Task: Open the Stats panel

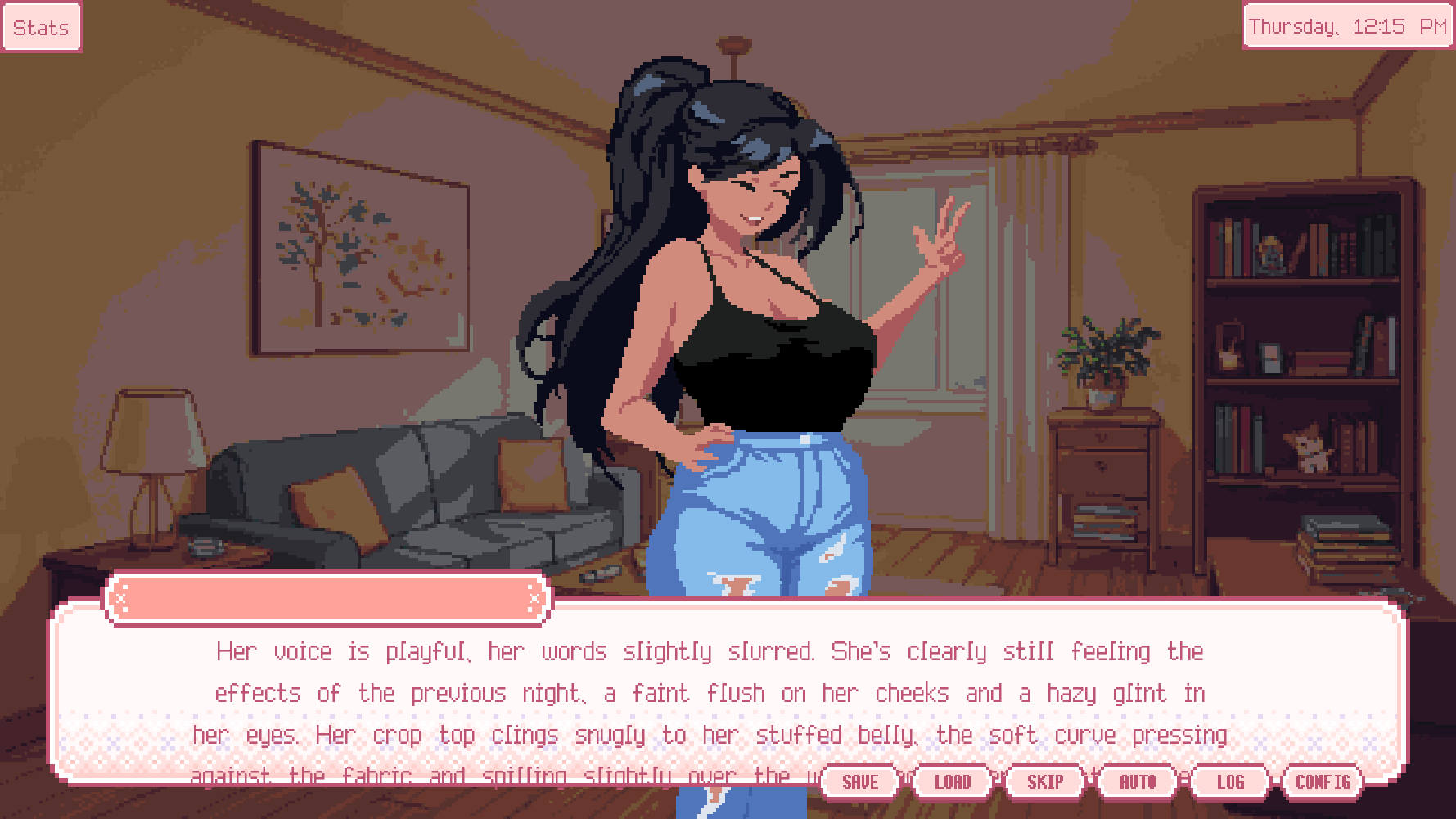Action: (41, 28)
